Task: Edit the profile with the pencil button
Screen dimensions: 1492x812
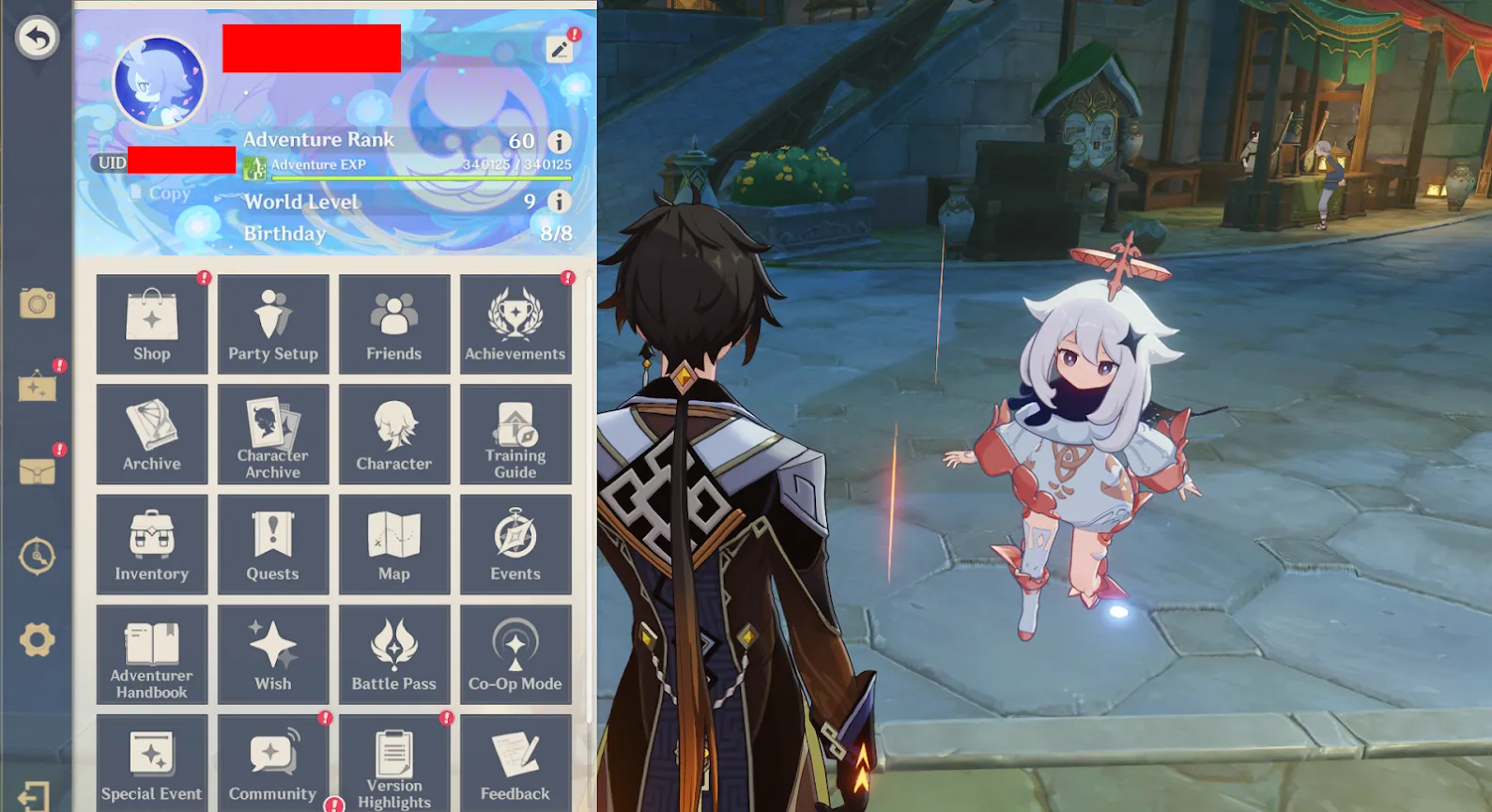Action: point(560,49)
